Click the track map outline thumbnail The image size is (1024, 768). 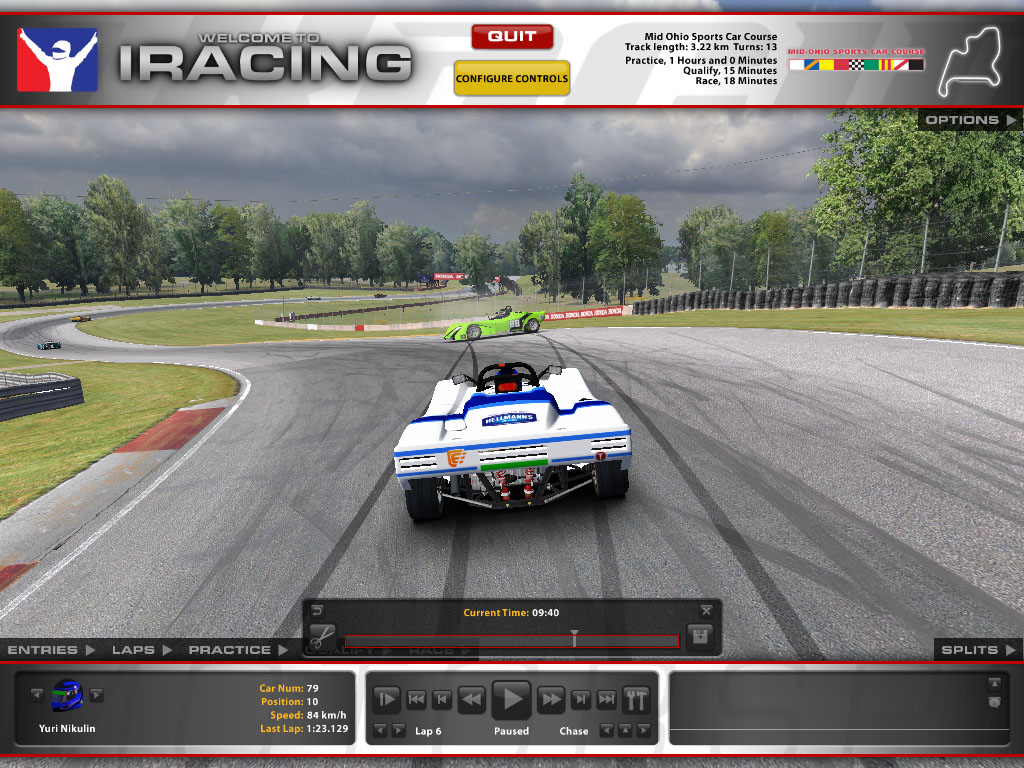968,58
